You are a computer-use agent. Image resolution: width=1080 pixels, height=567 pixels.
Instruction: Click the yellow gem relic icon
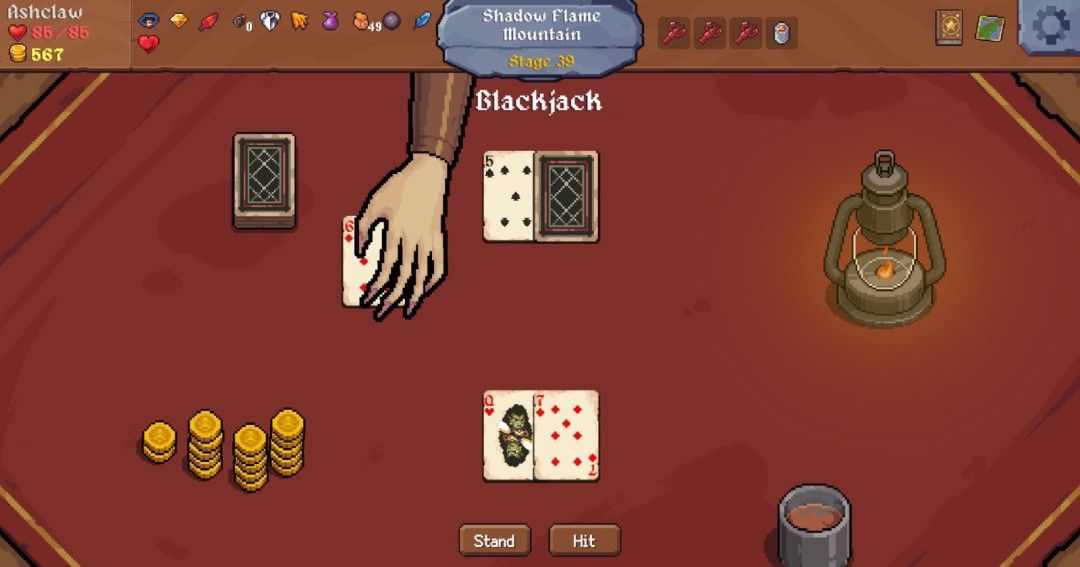179,20
